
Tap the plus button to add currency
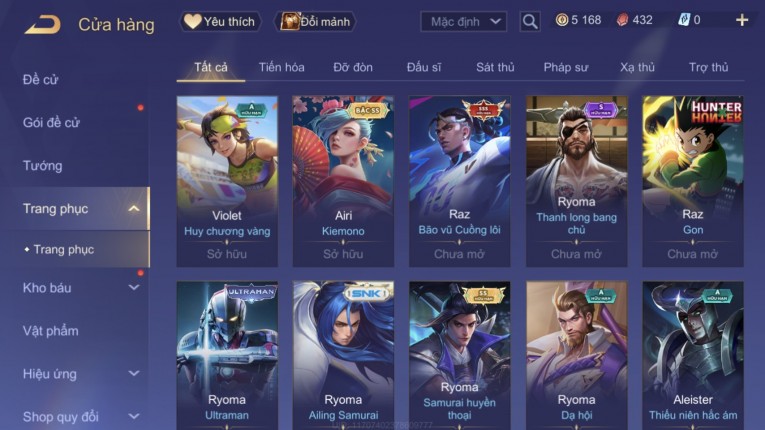coord(741,20)
